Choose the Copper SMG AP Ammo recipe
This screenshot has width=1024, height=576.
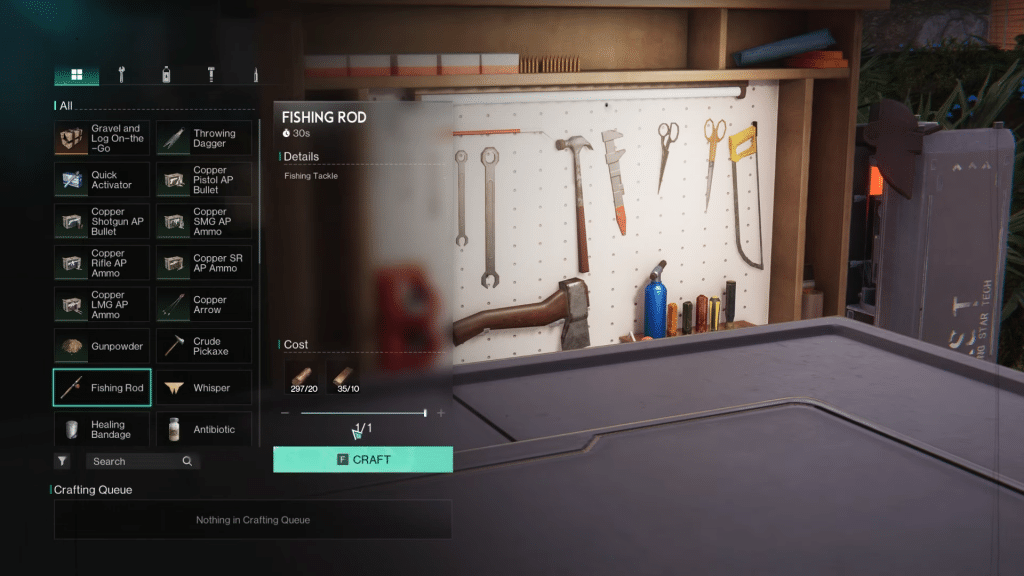(204, 221)
